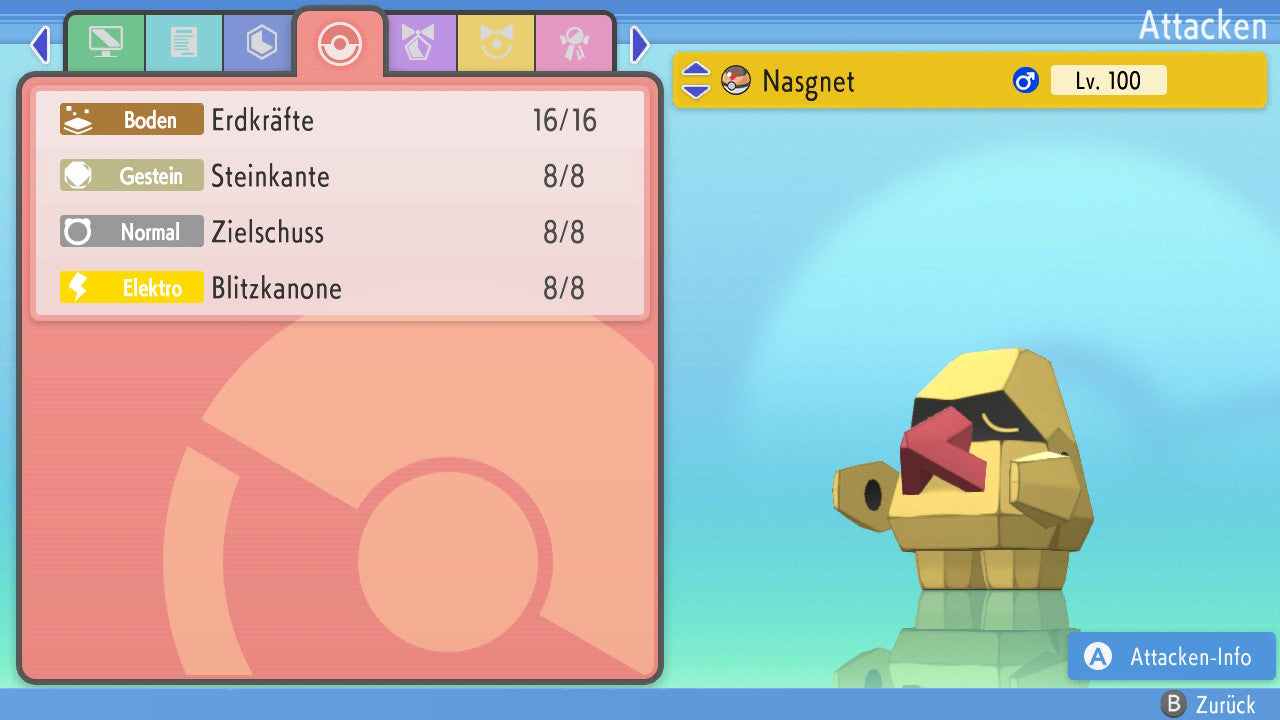
Task: Click the right arrow after the tabs
Action: click(640, 45)
